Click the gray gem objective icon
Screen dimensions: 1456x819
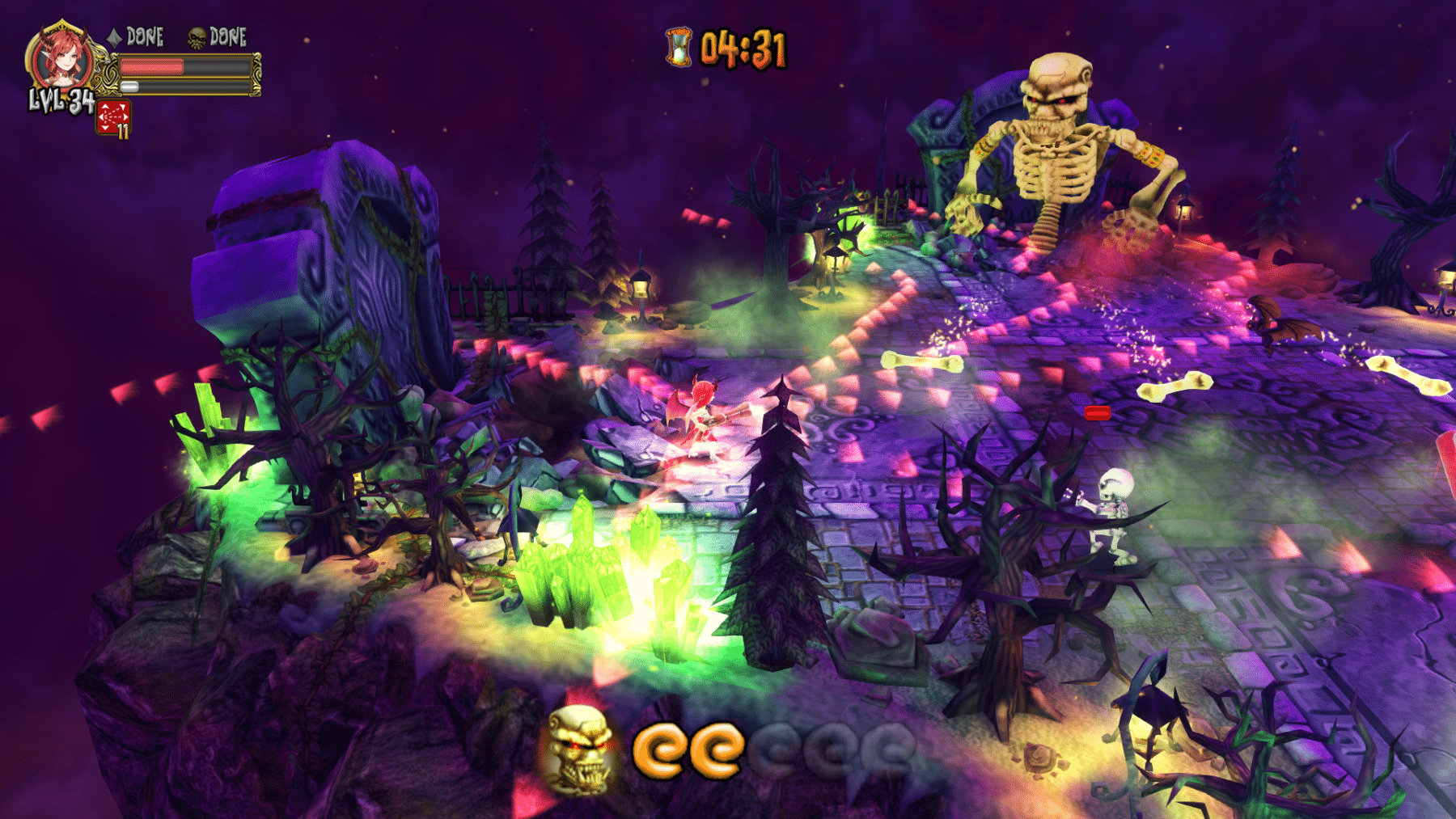(113, 36)
